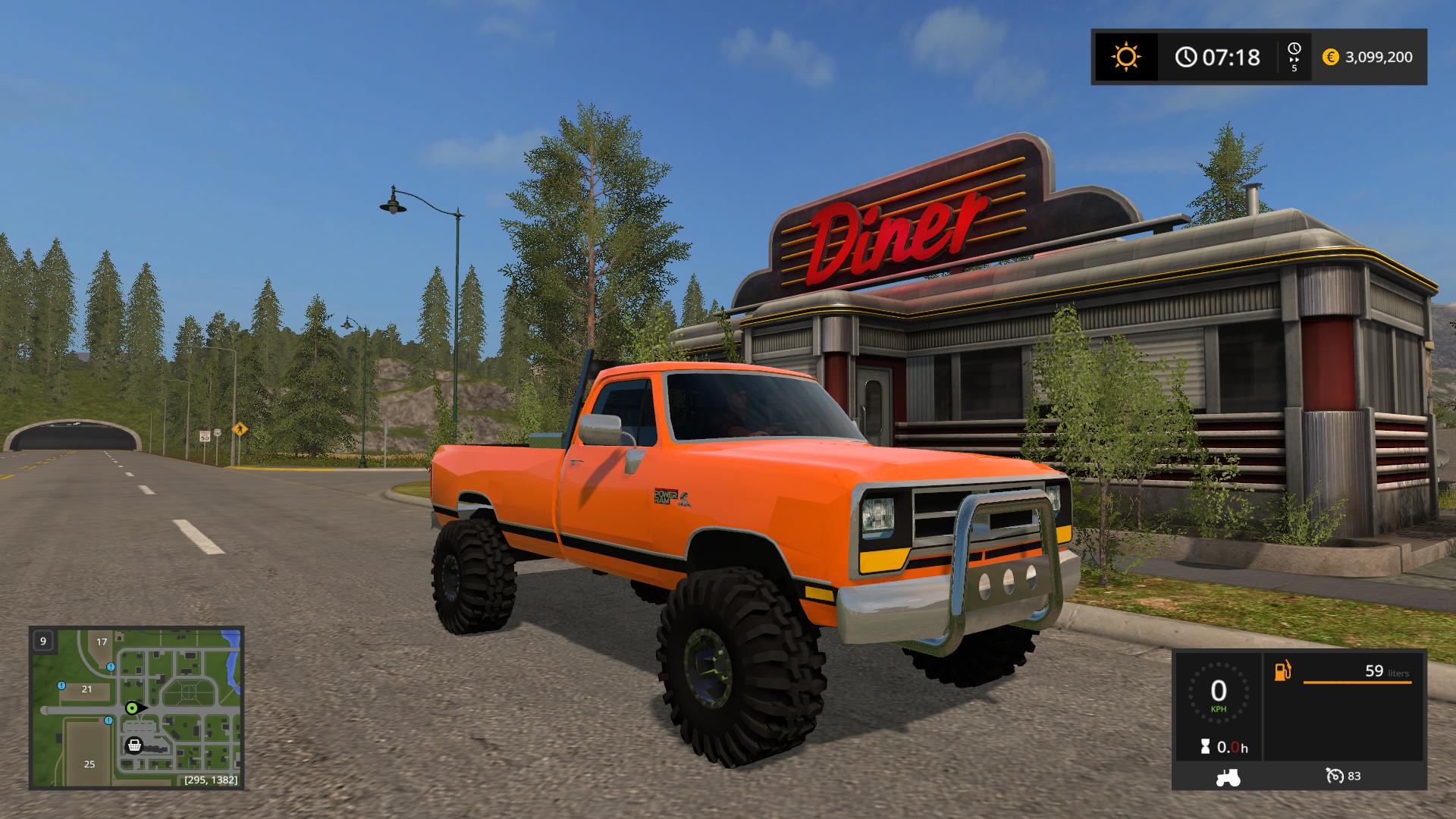
Task: Select the shop basket marker on minimap
Action: click(x=134, y=745)
